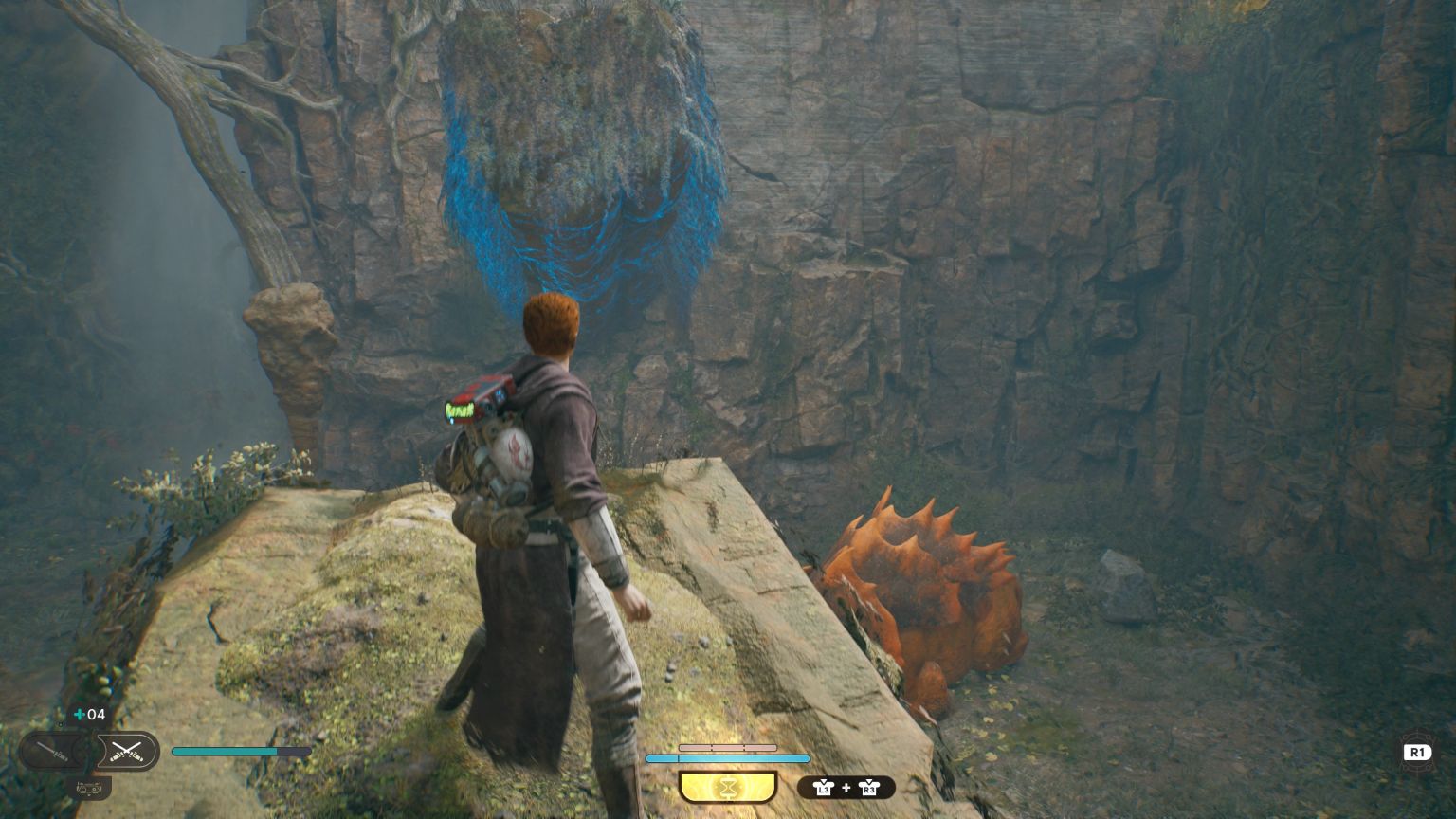Open the stim count display labeled 04
Screen dimensions: 1456x819
pyautogui.click(x=95, y=715)
